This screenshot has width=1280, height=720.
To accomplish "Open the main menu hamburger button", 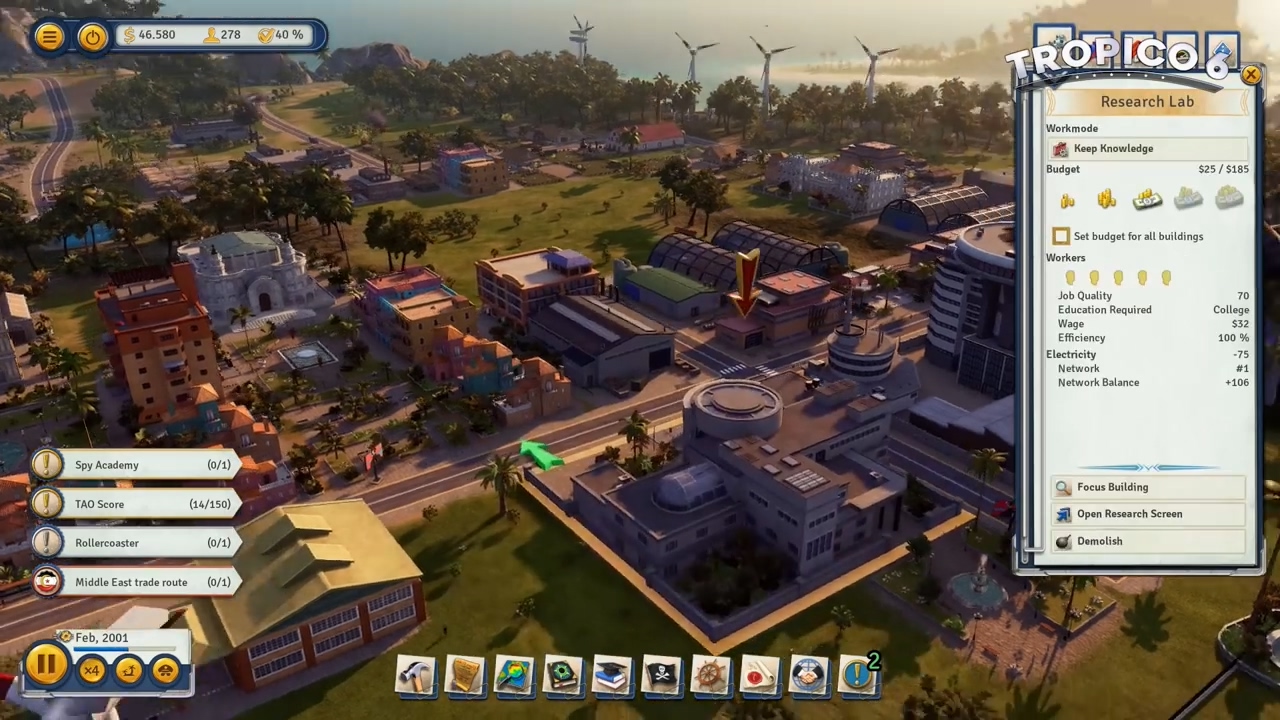I will pyautogui.click(x=48, y=37).
